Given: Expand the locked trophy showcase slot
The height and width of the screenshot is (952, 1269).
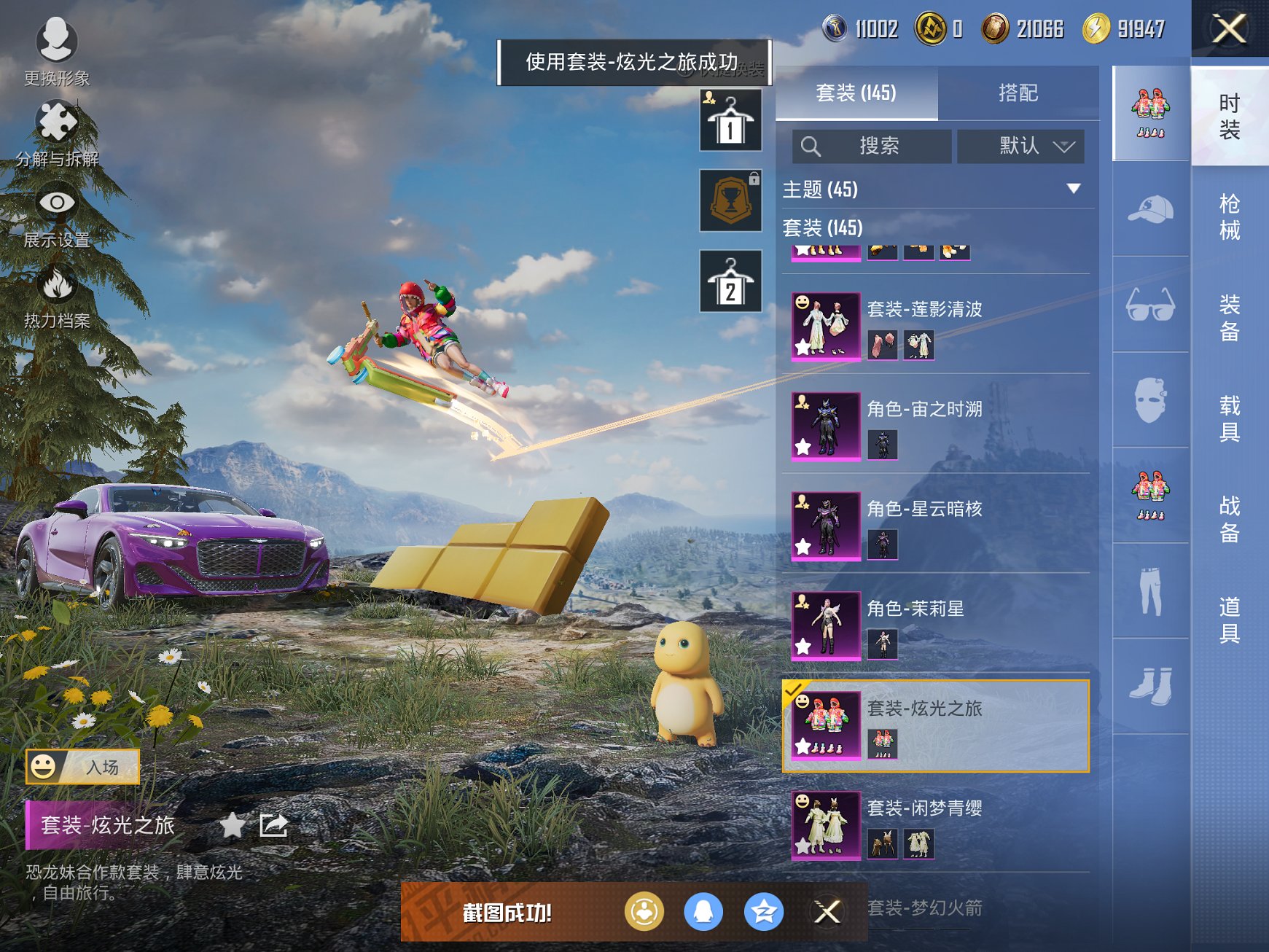Looking at the screenshot, I should (730, 200).
